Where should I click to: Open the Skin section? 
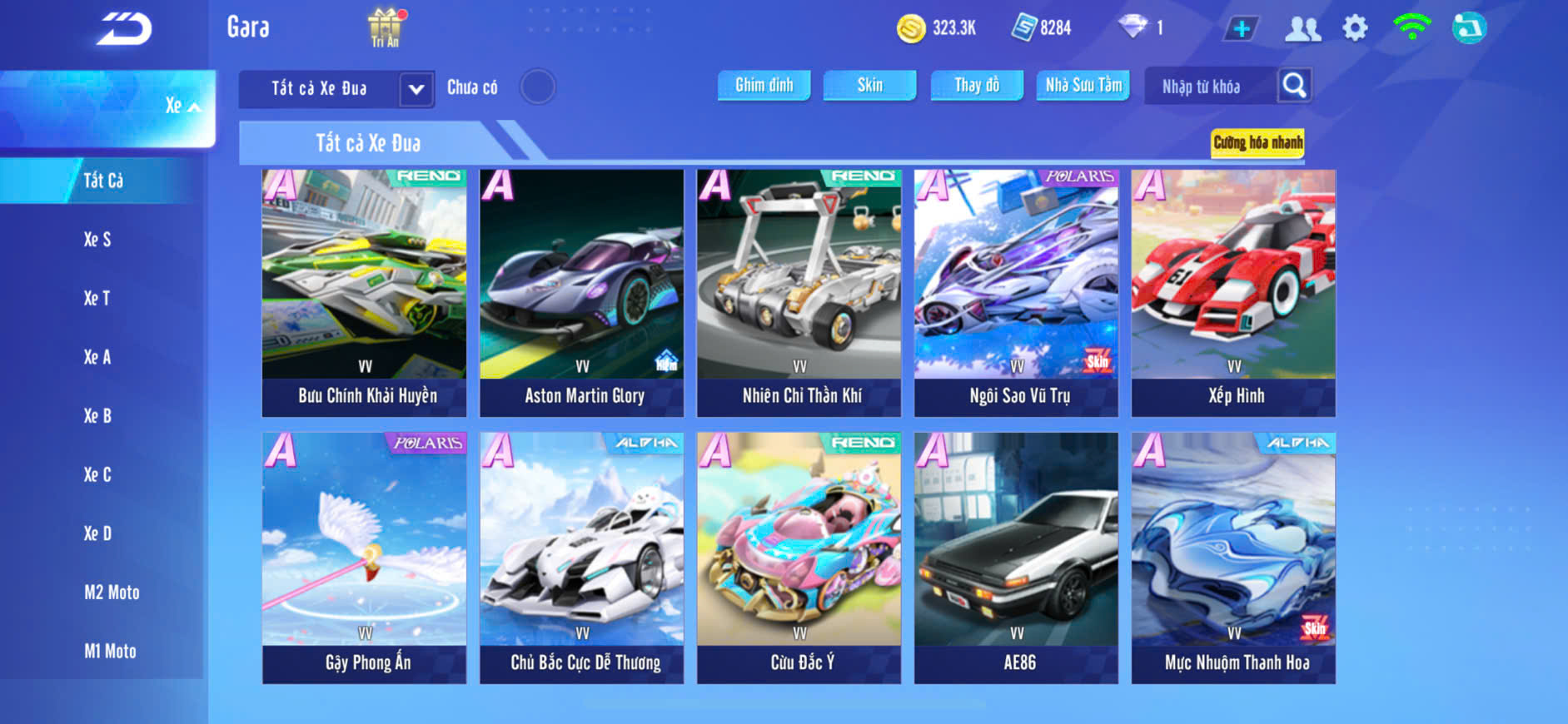coord(869,85)
